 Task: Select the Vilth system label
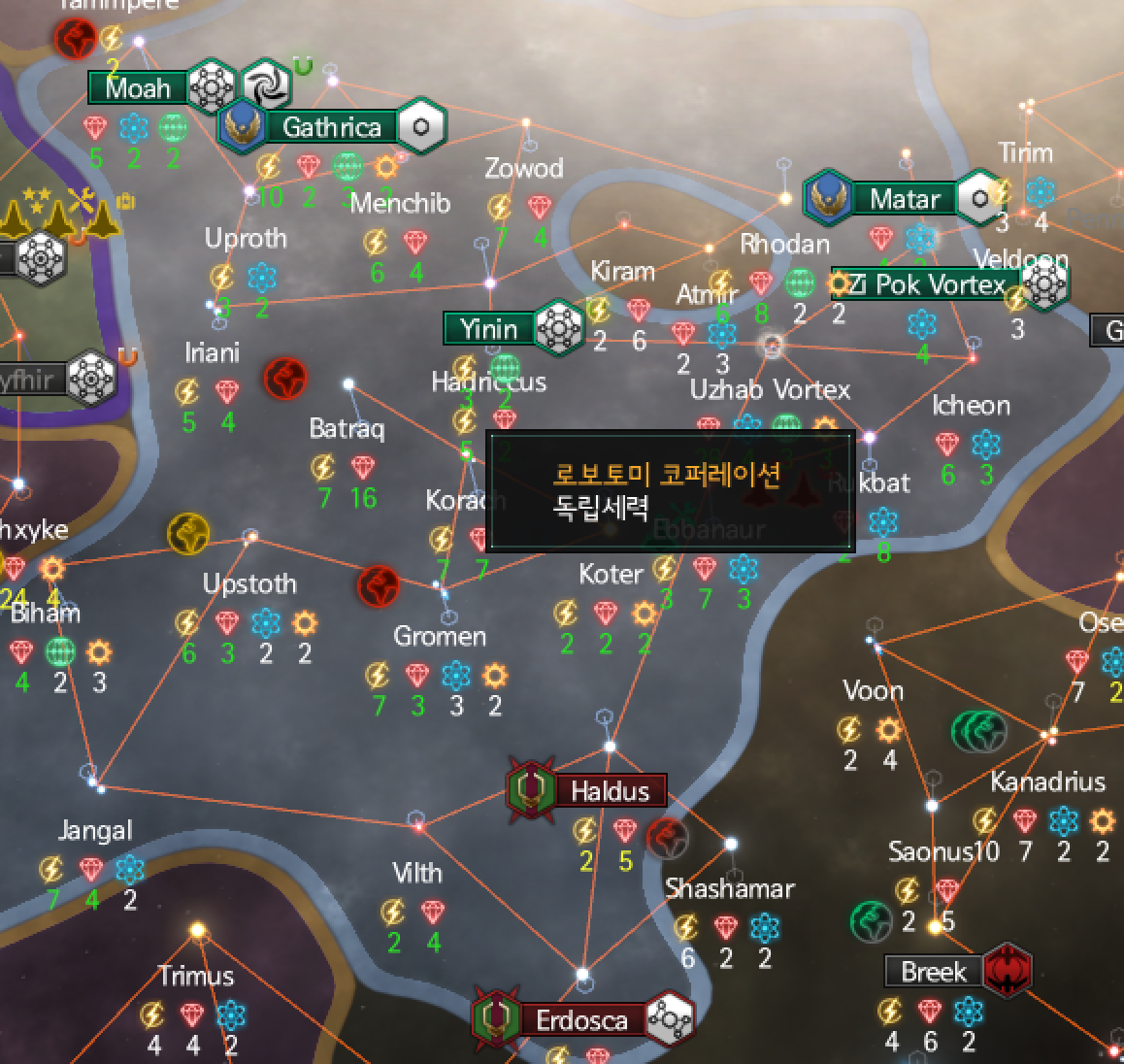pyautogui.click(x=416, y=873)
